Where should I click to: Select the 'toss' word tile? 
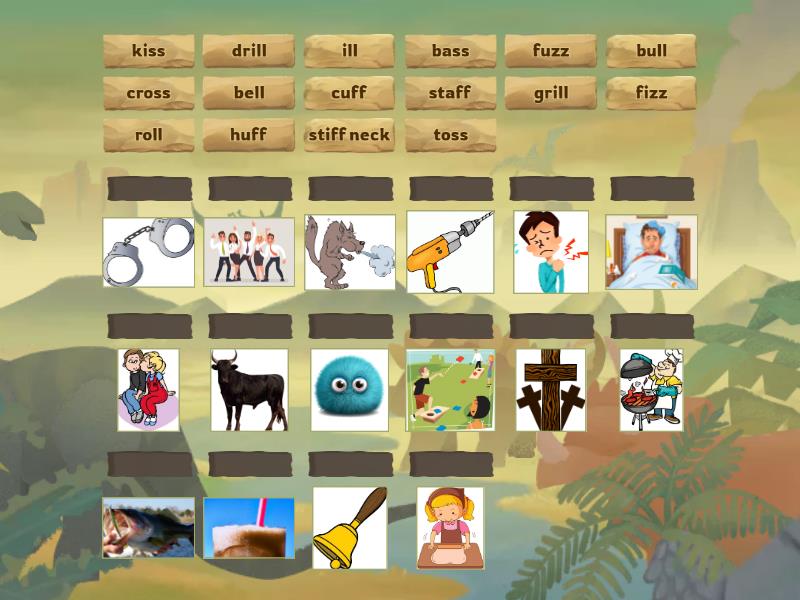coord(450,135)
